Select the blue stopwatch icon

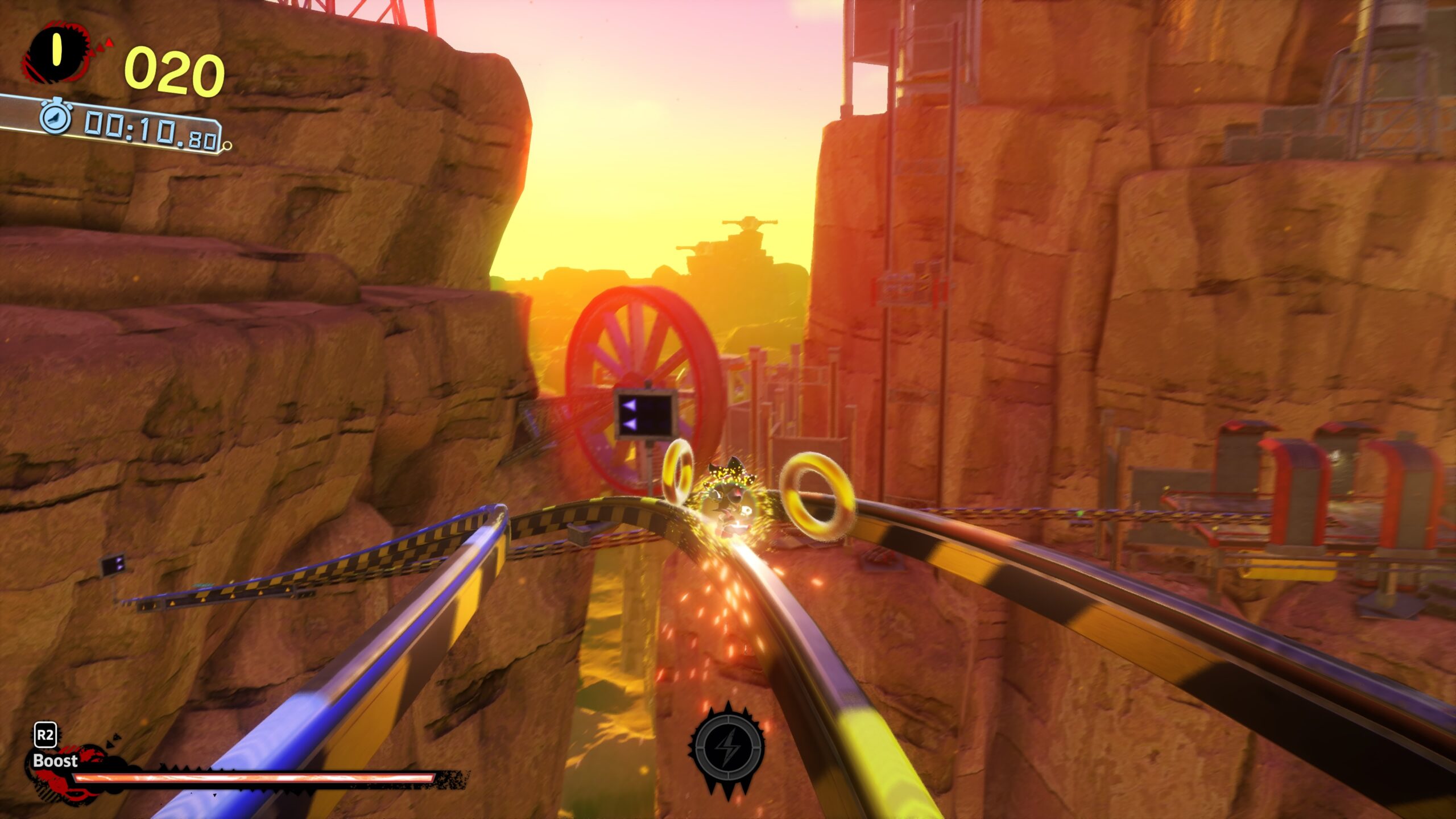[x=55, y=118]
